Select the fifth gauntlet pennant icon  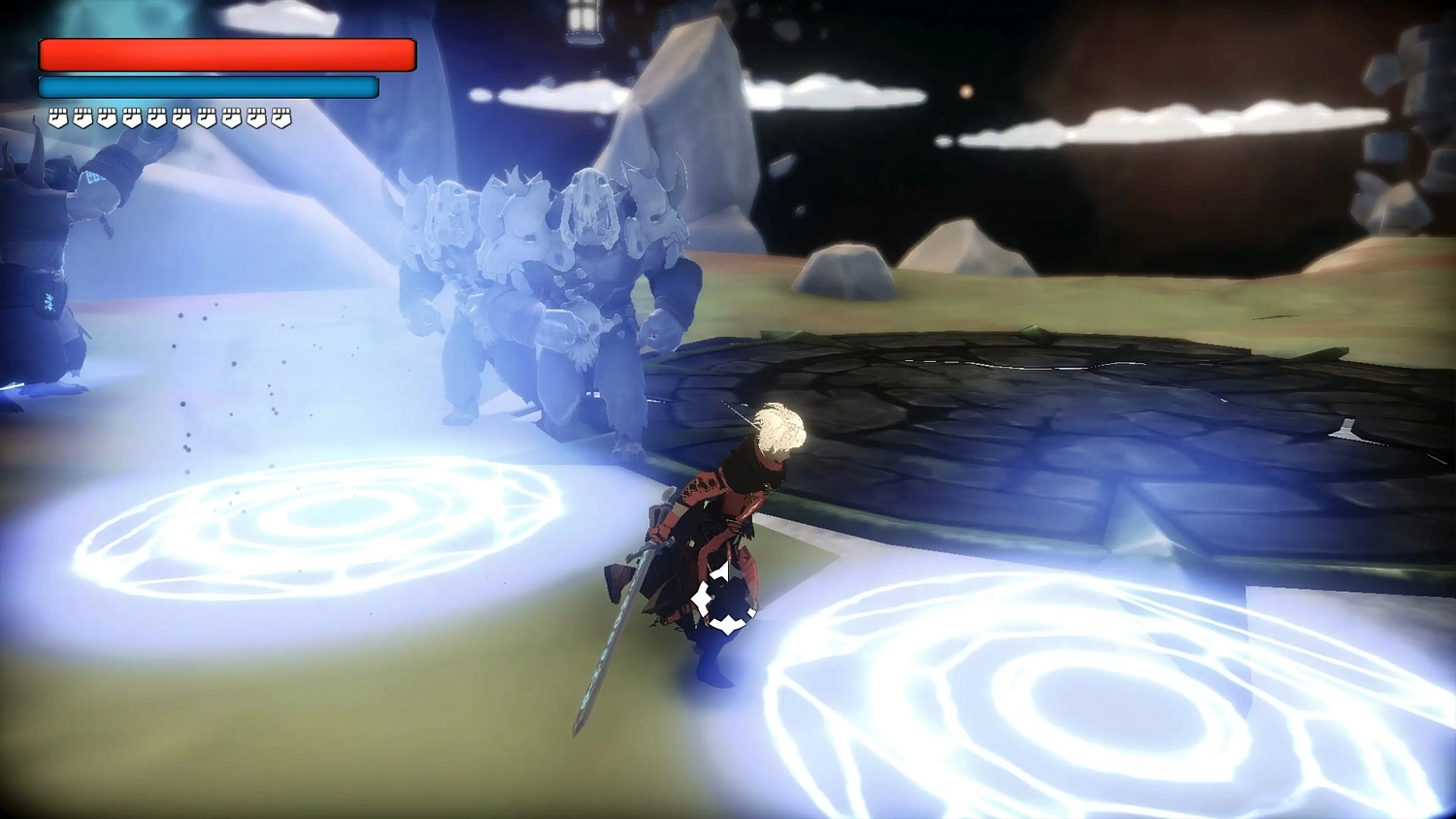click(x=158, y=116)
